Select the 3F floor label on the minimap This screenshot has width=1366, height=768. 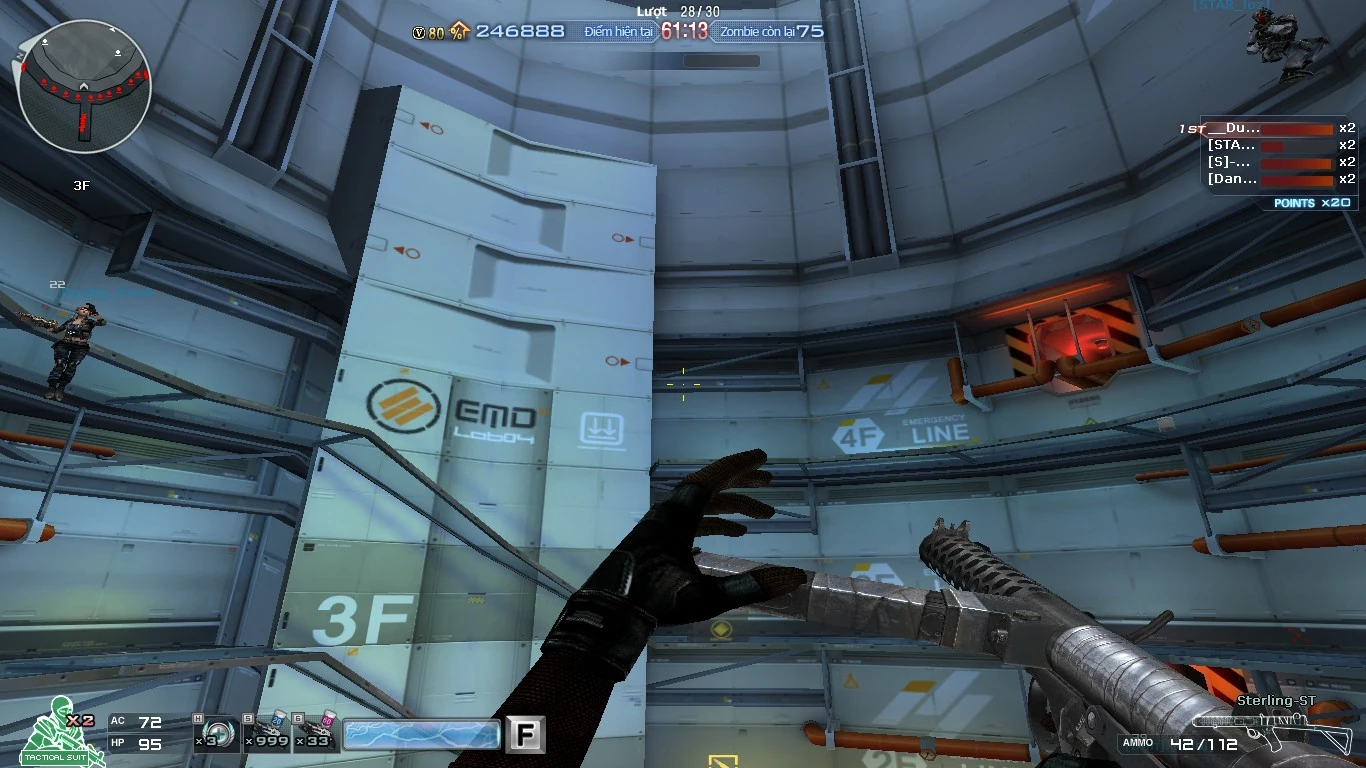coord(84,185)
